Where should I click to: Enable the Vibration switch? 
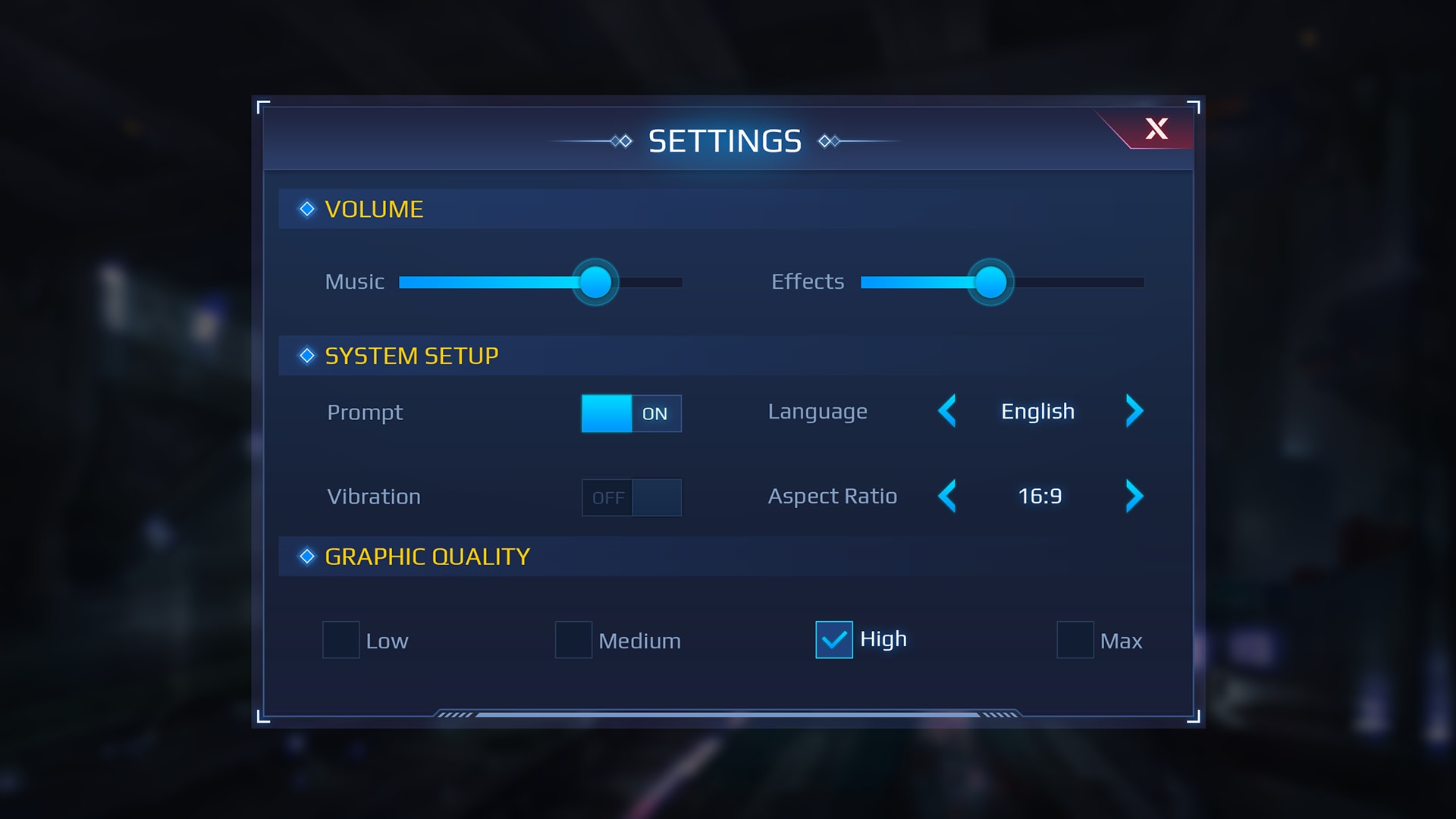tap(631, 497)
